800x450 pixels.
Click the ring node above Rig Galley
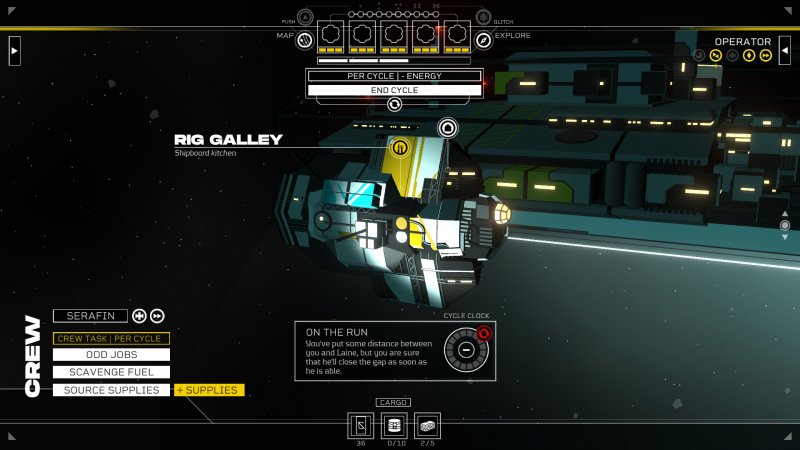[x=447, y=127]
